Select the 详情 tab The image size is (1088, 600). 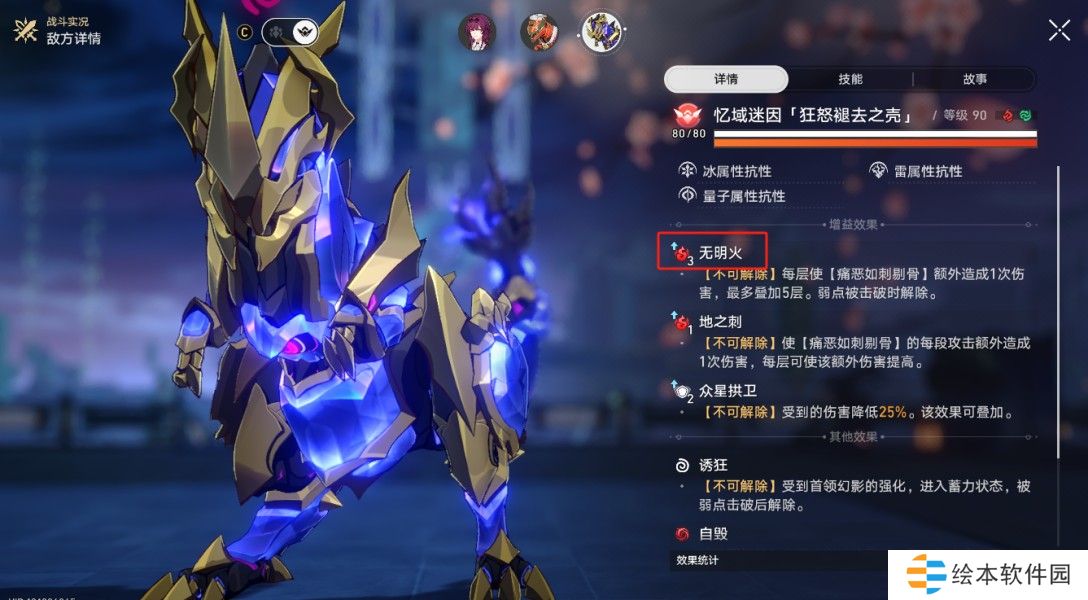click(726, 79)
